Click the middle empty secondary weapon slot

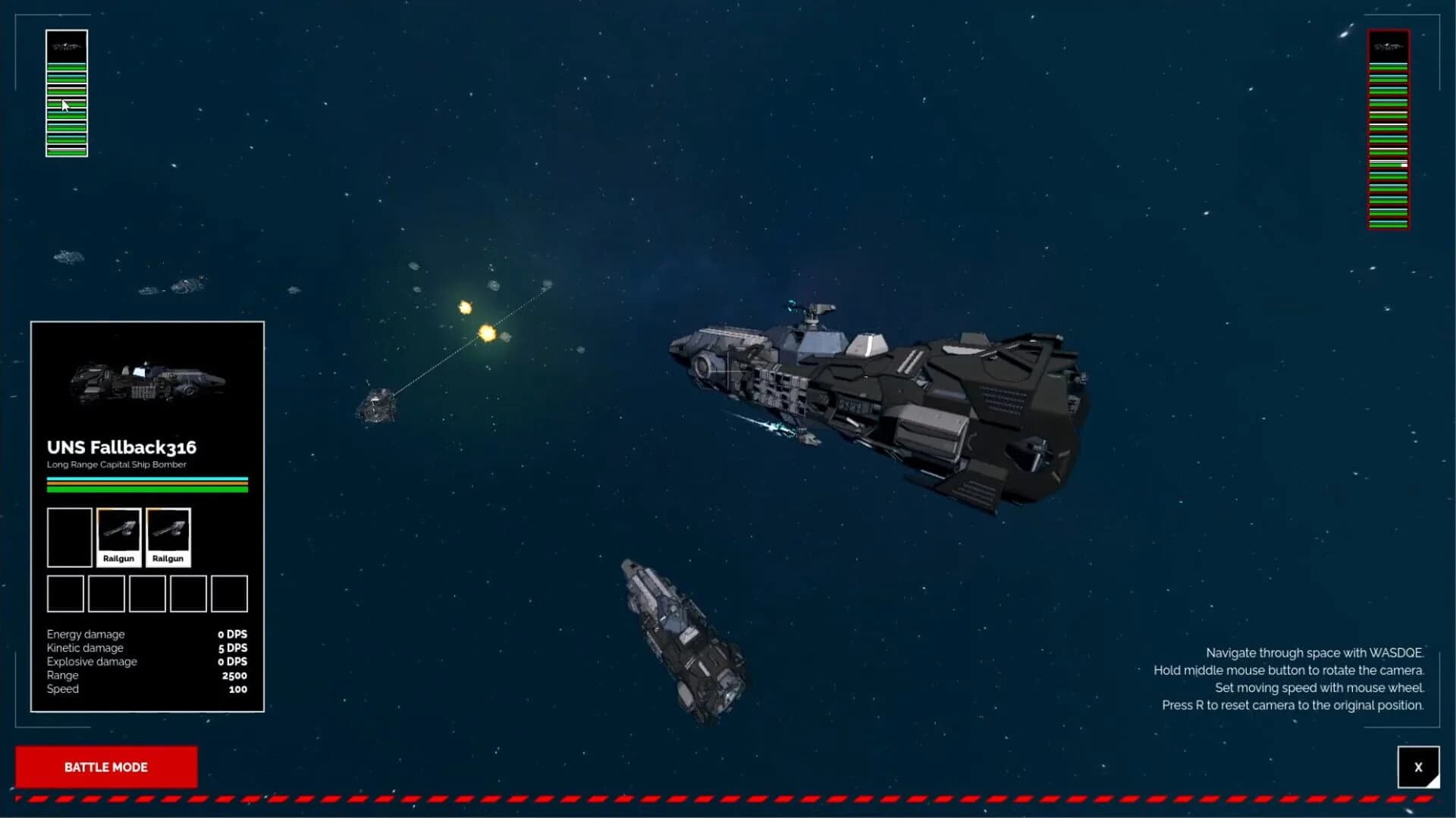(147, 594)
